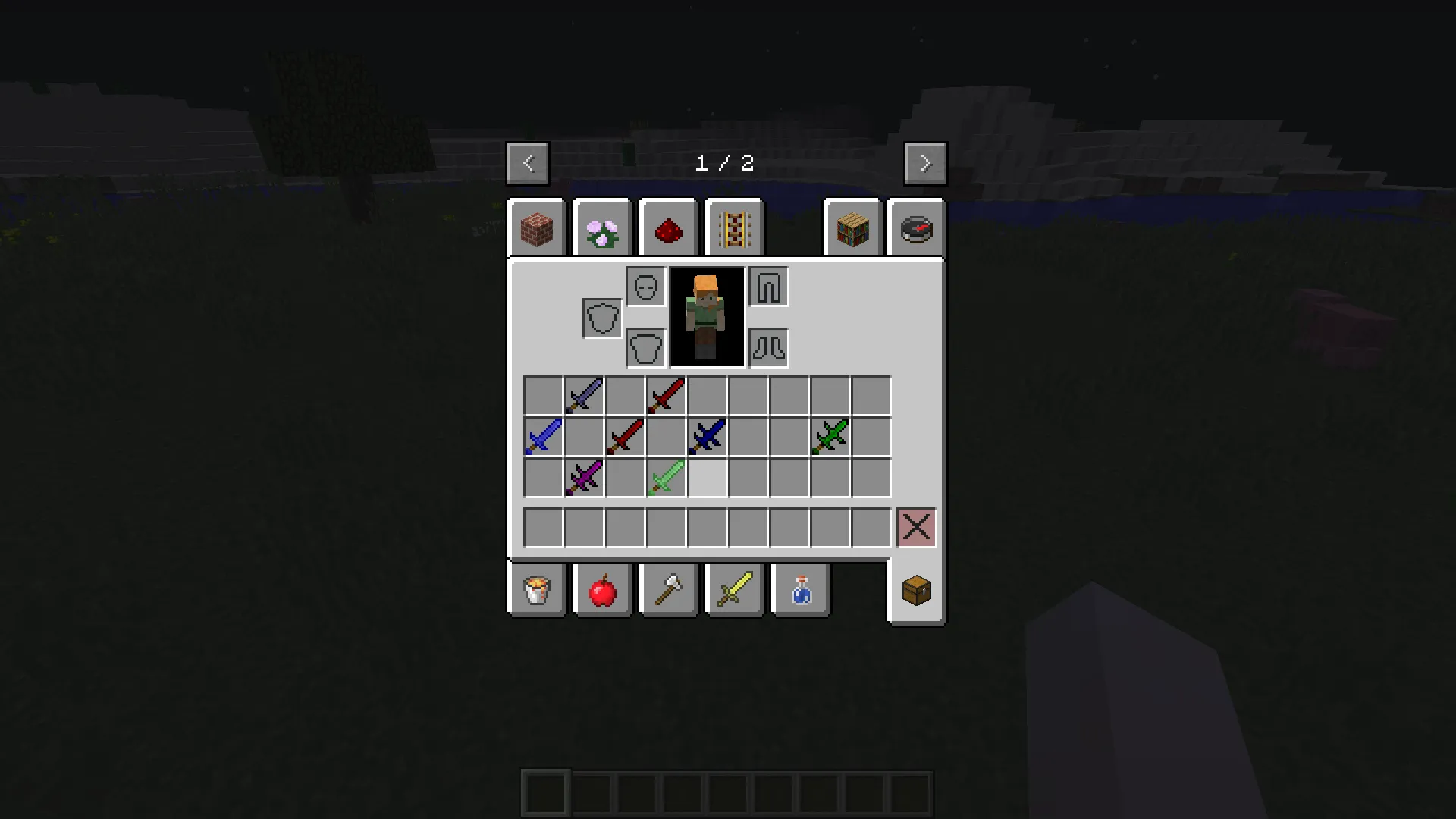Open the survival inventory chest icon
The height and width of the screenshot is (819, 1456).
pyautogui.click(x=915, y=591)
